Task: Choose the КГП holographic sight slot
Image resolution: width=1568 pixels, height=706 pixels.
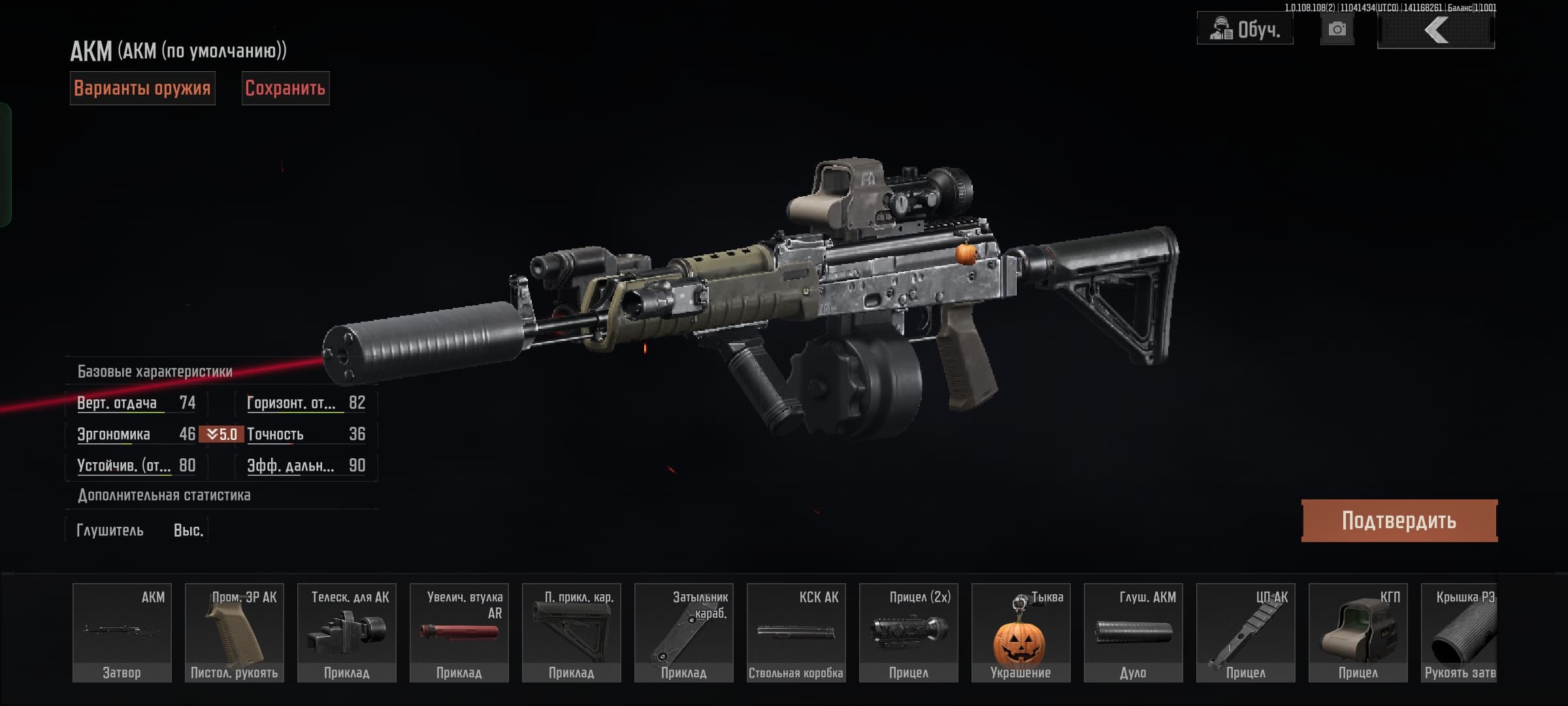Action: coord(1358,633)
